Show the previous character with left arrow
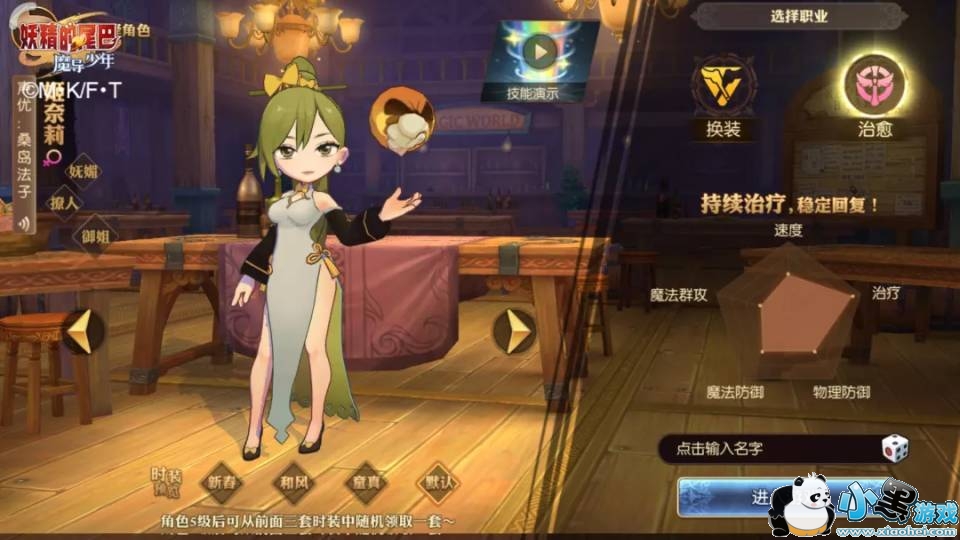This screenshot has height=540, width=960. click(82, 331)
